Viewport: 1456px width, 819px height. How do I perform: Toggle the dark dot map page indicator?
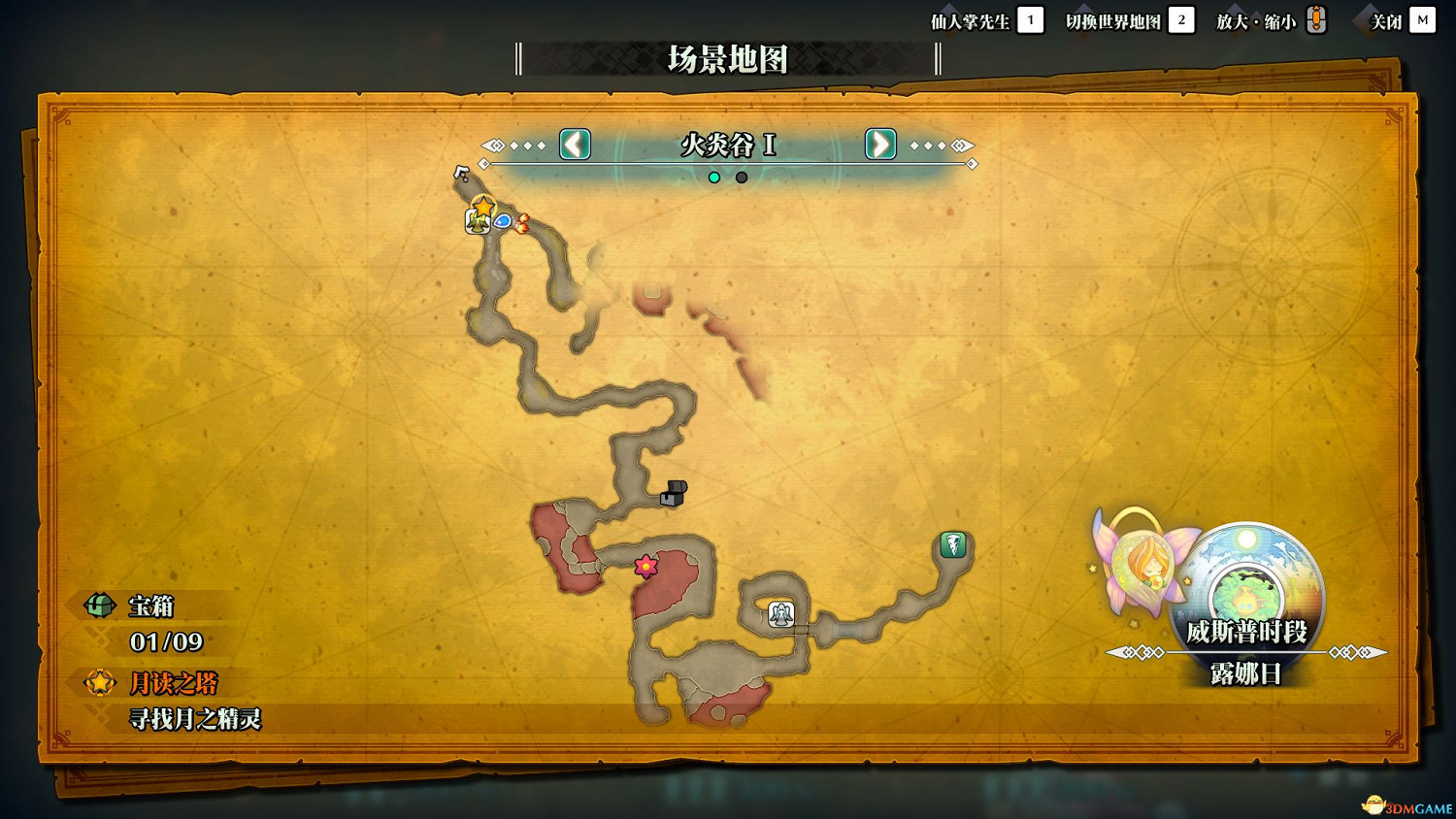pyautogui.click(x=742, y=178)
